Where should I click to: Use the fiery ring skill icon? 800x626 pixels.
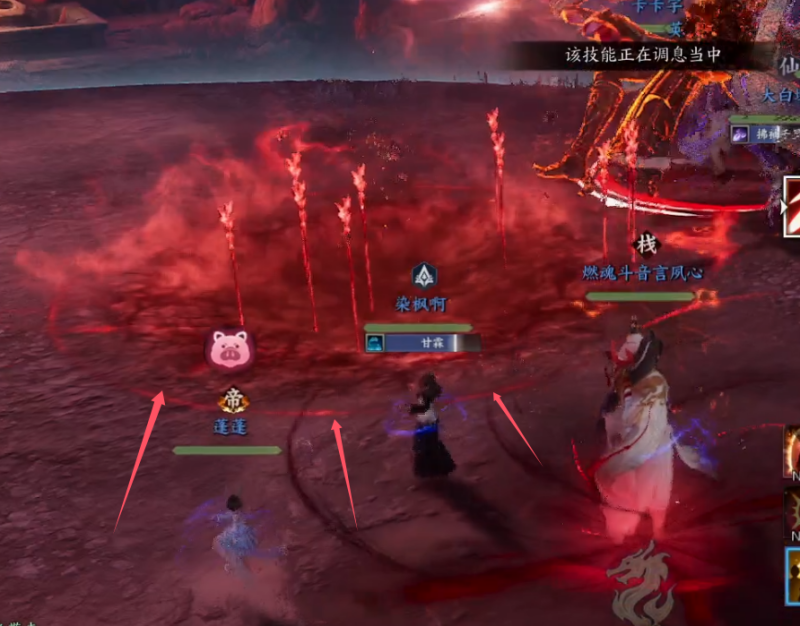click(792, 449)
